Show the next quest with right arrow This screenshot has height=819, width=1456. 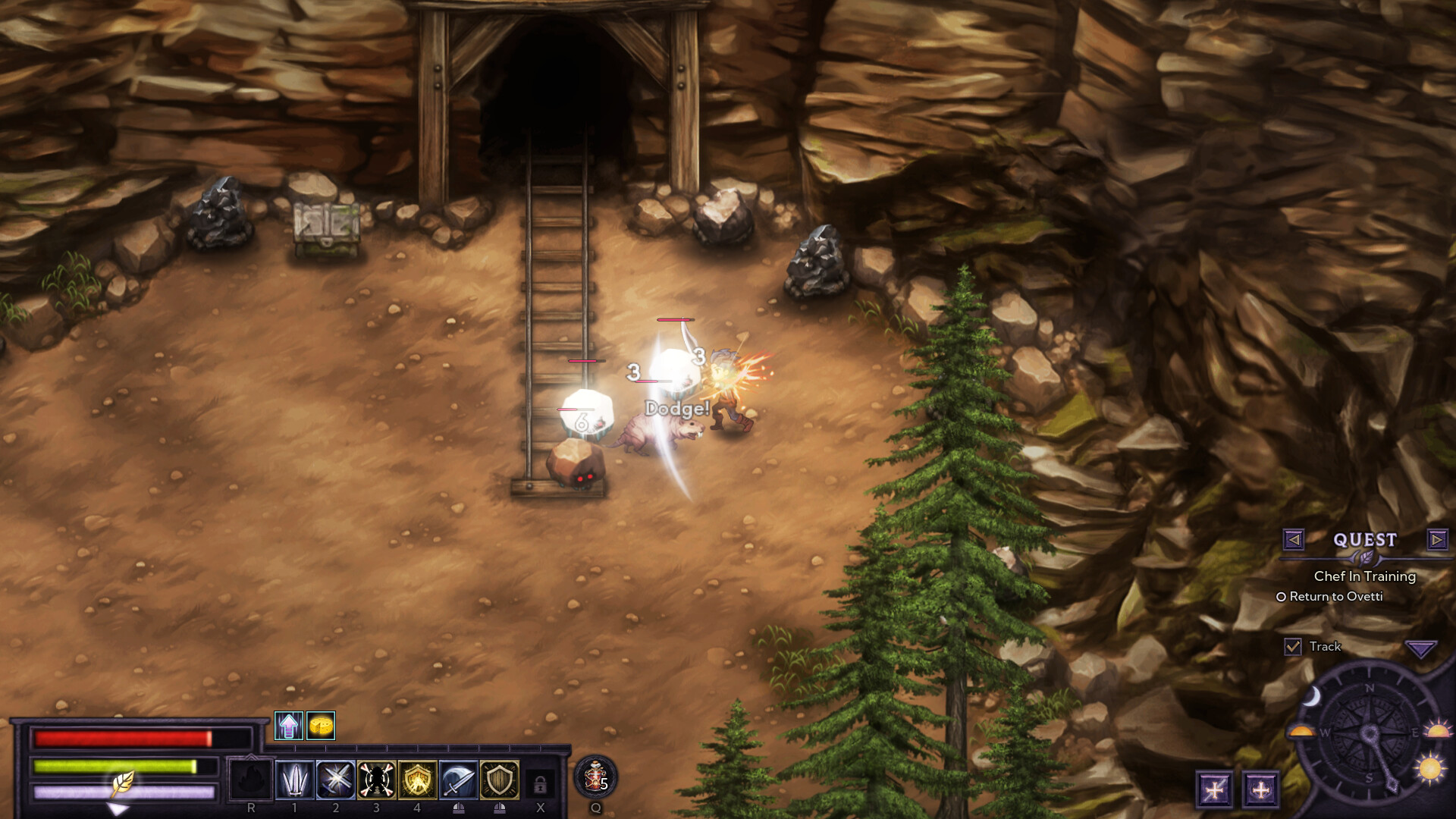click(x=1436, y=539)
